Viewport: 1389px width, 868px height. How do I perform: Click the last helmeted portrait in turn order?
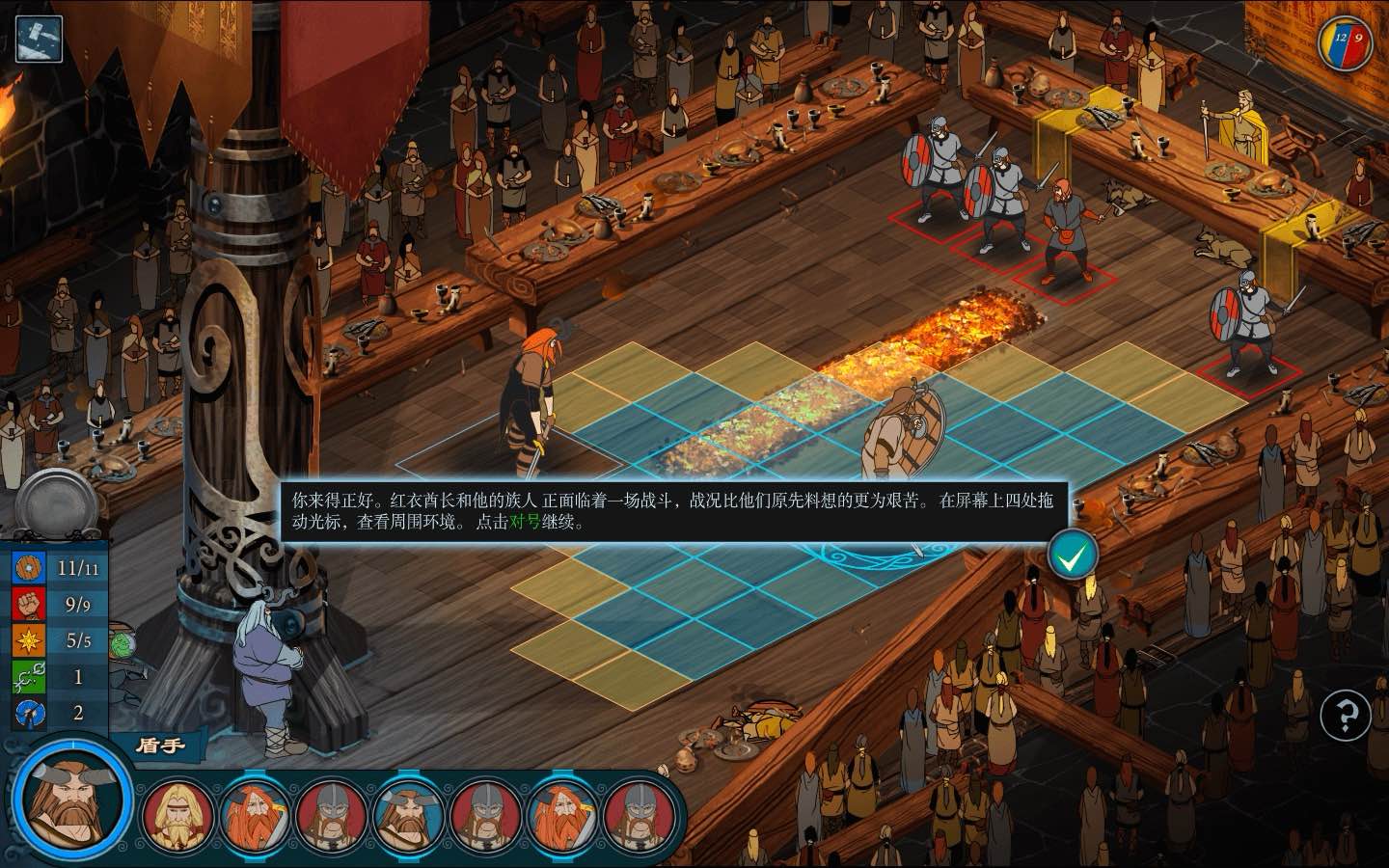(x=640, y=815)
